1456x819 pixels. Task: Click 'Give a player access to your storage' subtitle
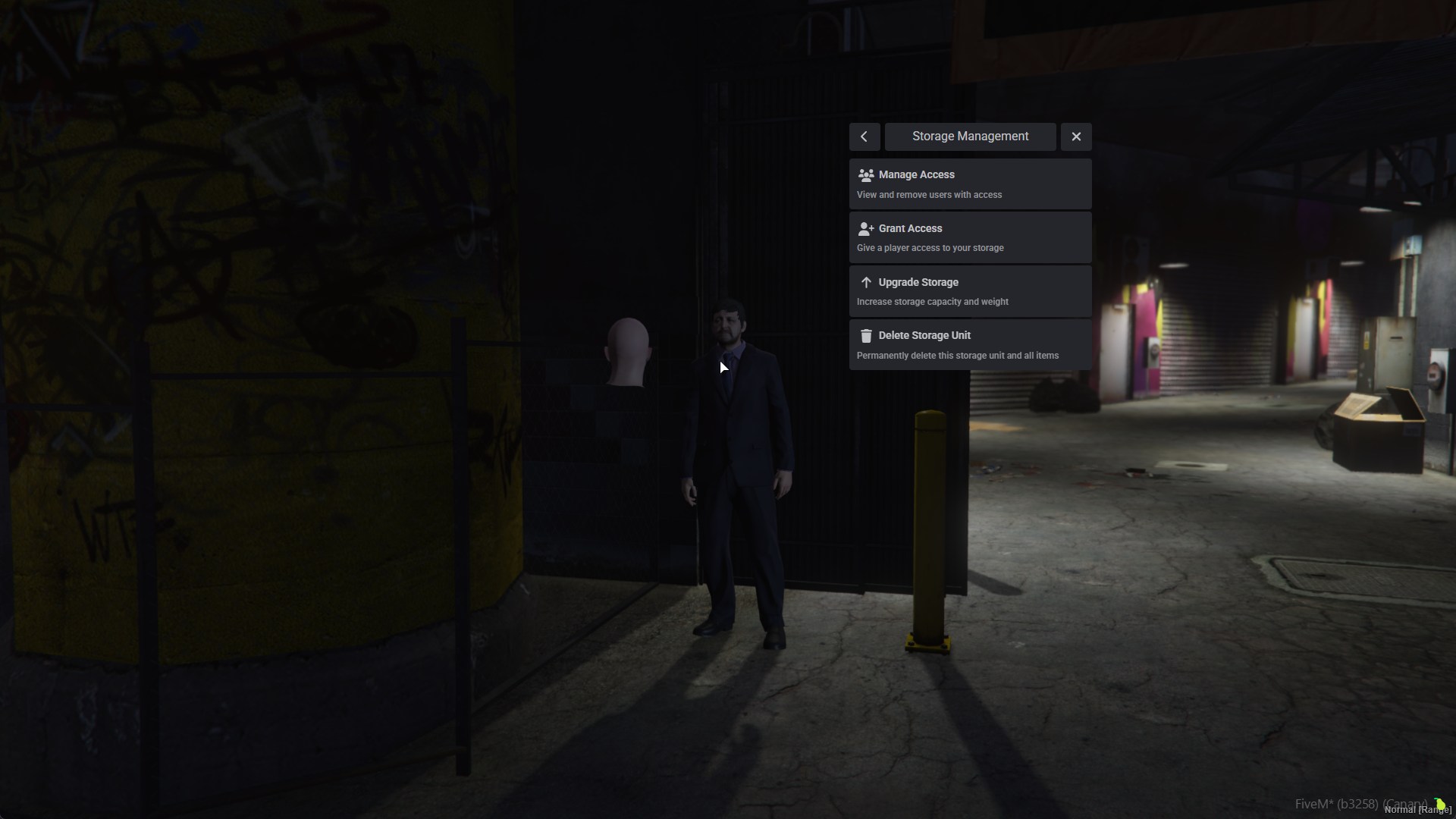[x=930, y=248]
